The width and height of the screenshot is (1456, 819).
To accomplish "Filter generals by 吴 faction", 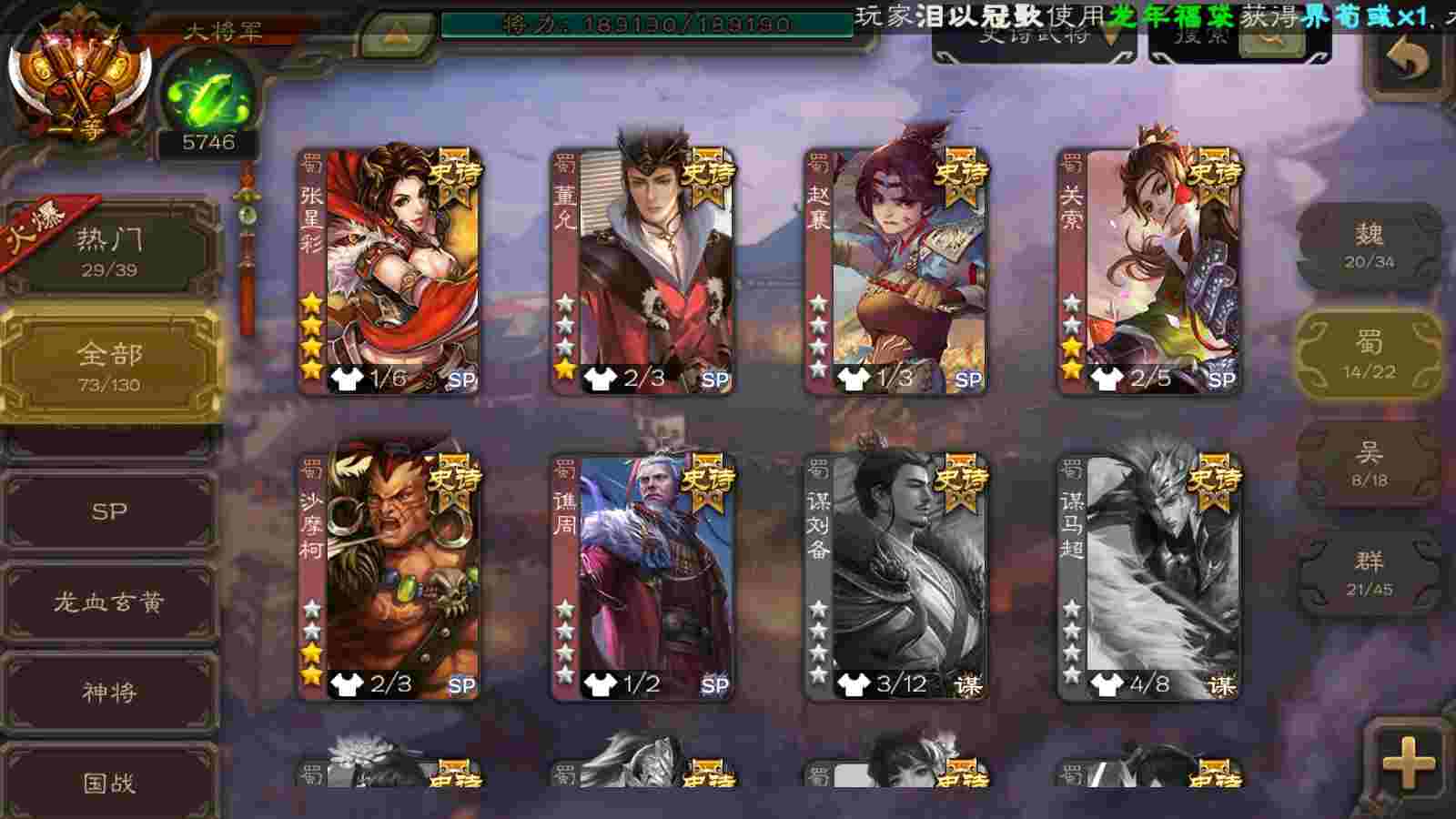I will (x=1369, y=464).
